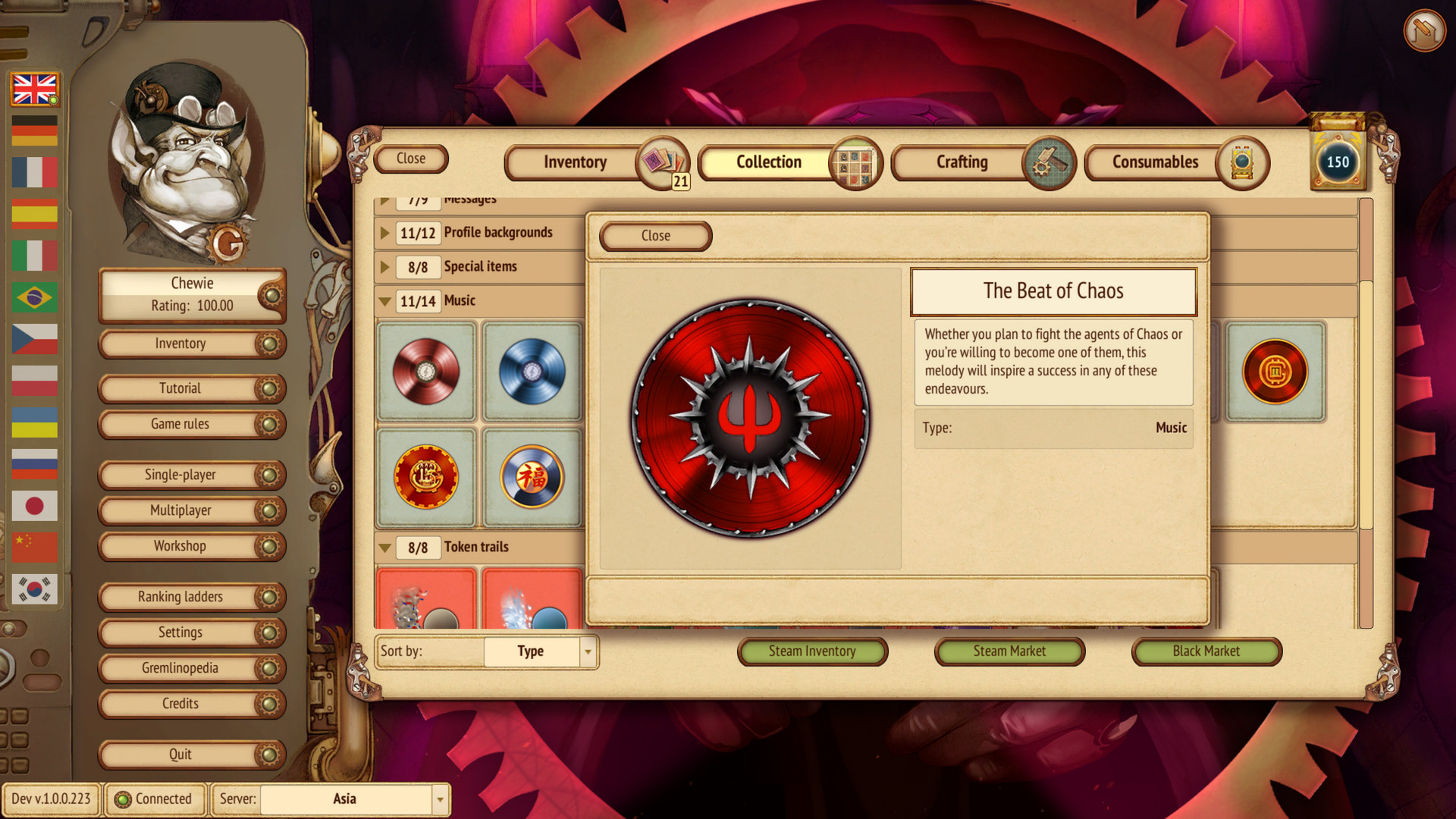Select the Brazilian flag in the sidebar
The image size is (1456, 819).
click(34, 298)
